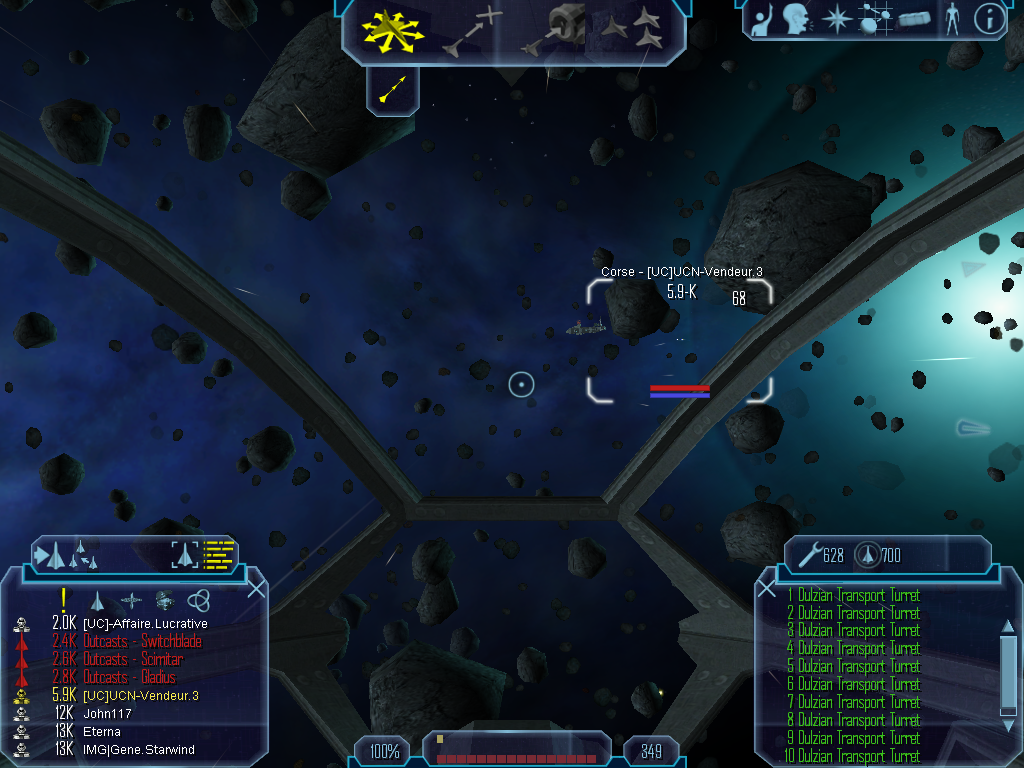
Task: Open the circled 'i' information icon
Action: click(988, 19)
